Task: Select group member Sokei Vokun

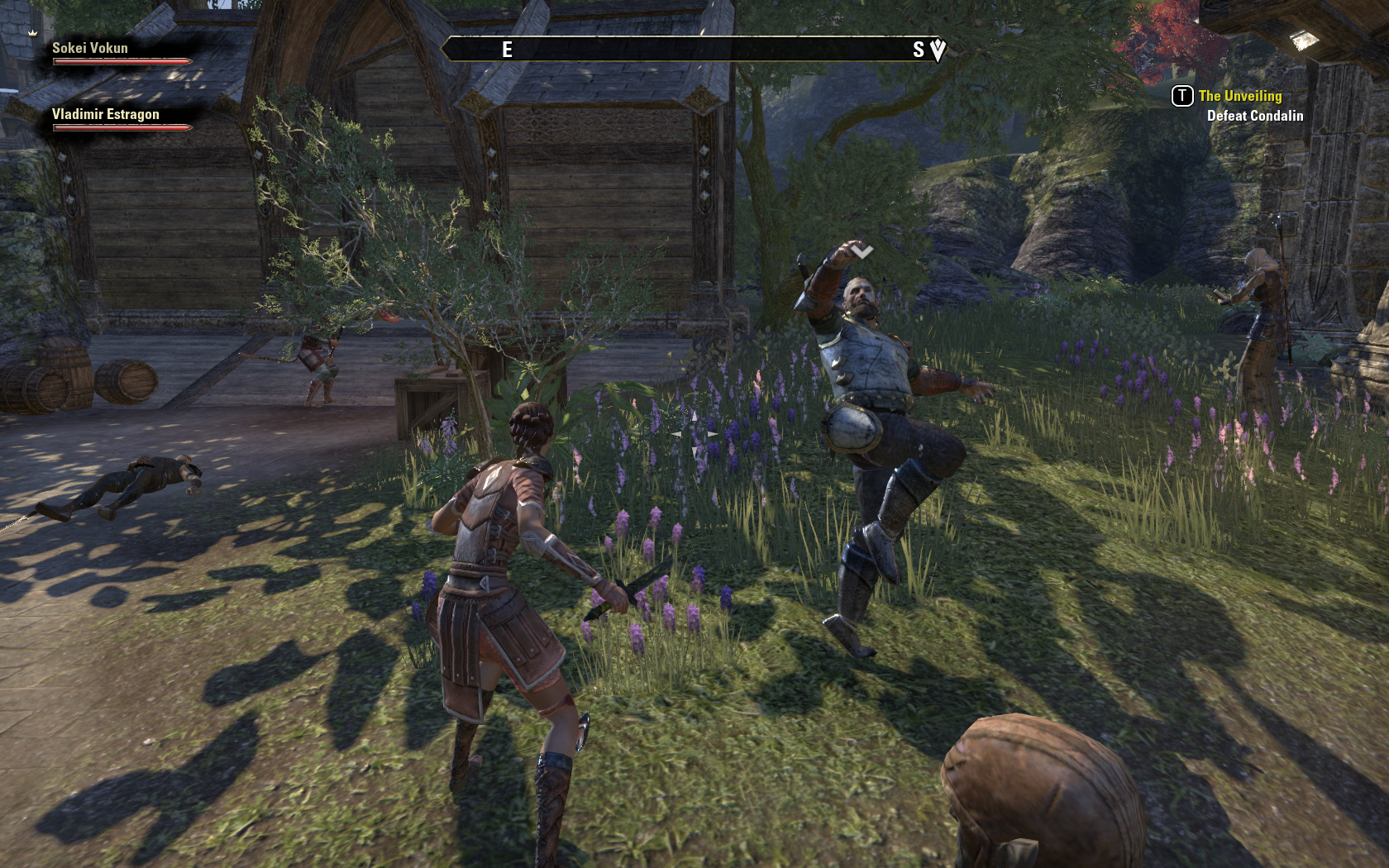Action: [x=90, y=49]
